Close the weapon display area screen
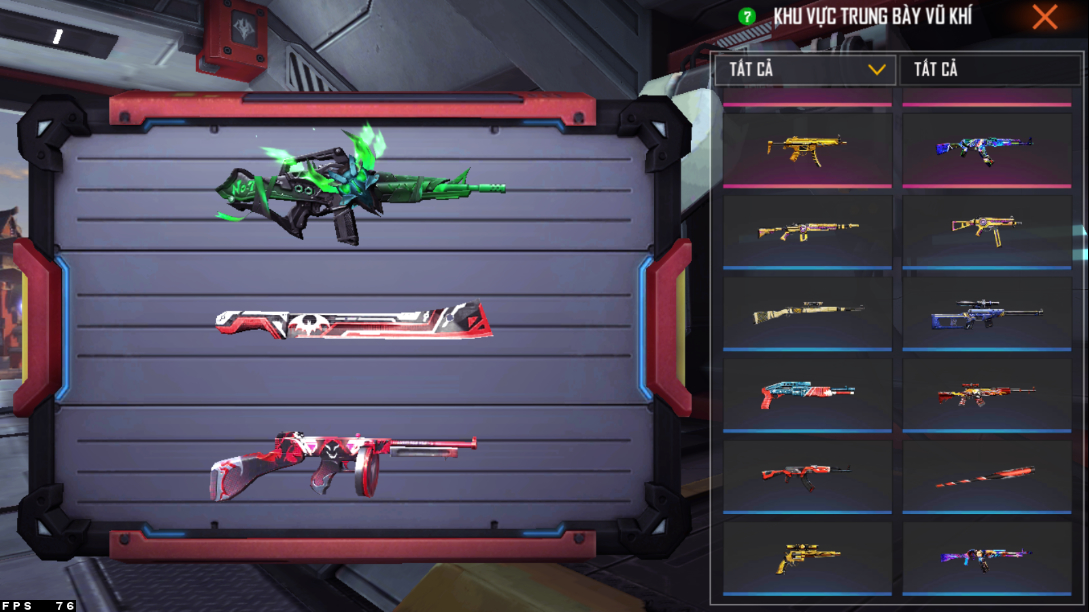Image resolution: width=1089 pixels, height=612 pixels. 1045,17
